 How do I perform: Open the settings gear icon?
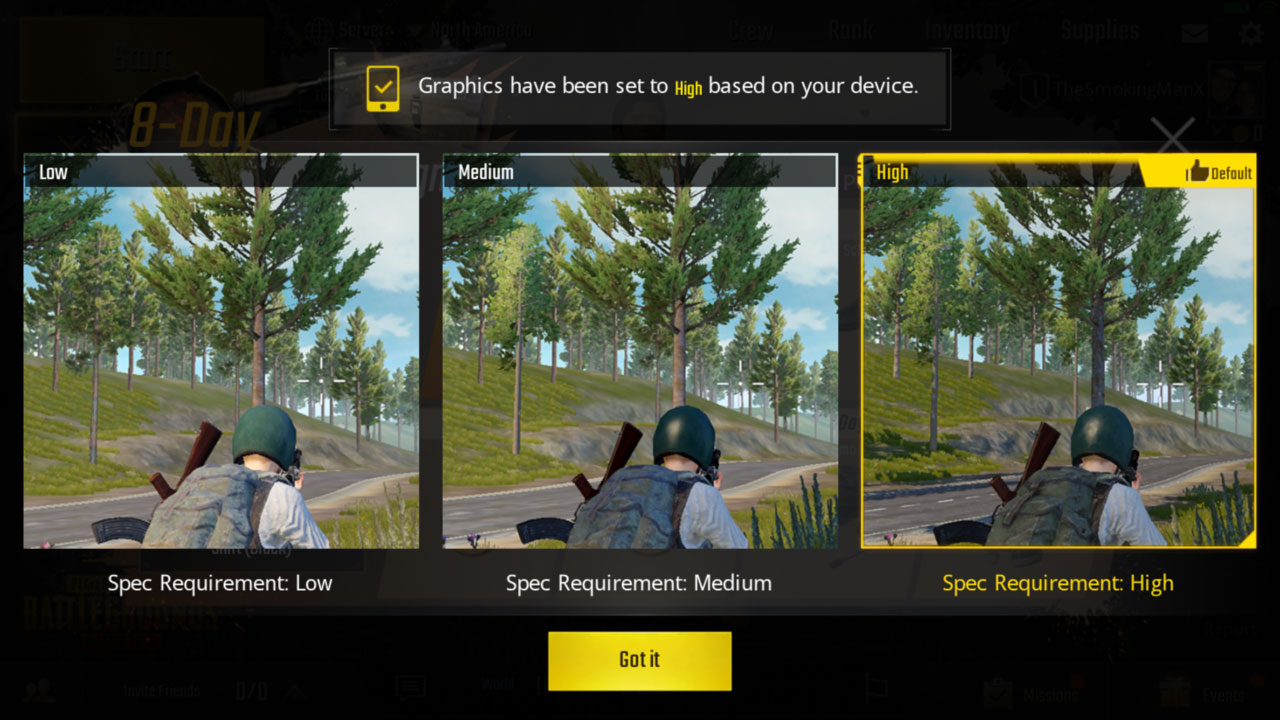pos(1249,32)
